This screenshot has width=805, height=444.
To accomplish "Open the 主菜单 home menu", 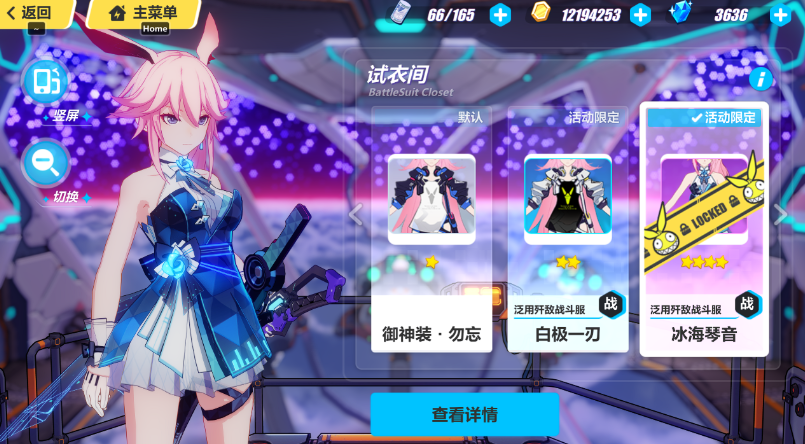I will click(x=143, y=13).
